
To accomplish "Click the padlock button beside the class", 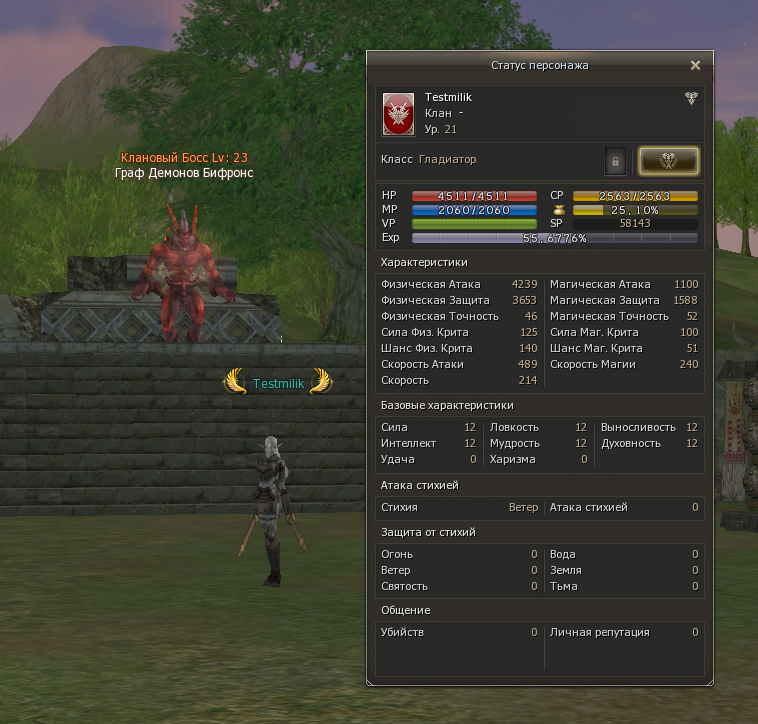I will [x=616, y=160].
